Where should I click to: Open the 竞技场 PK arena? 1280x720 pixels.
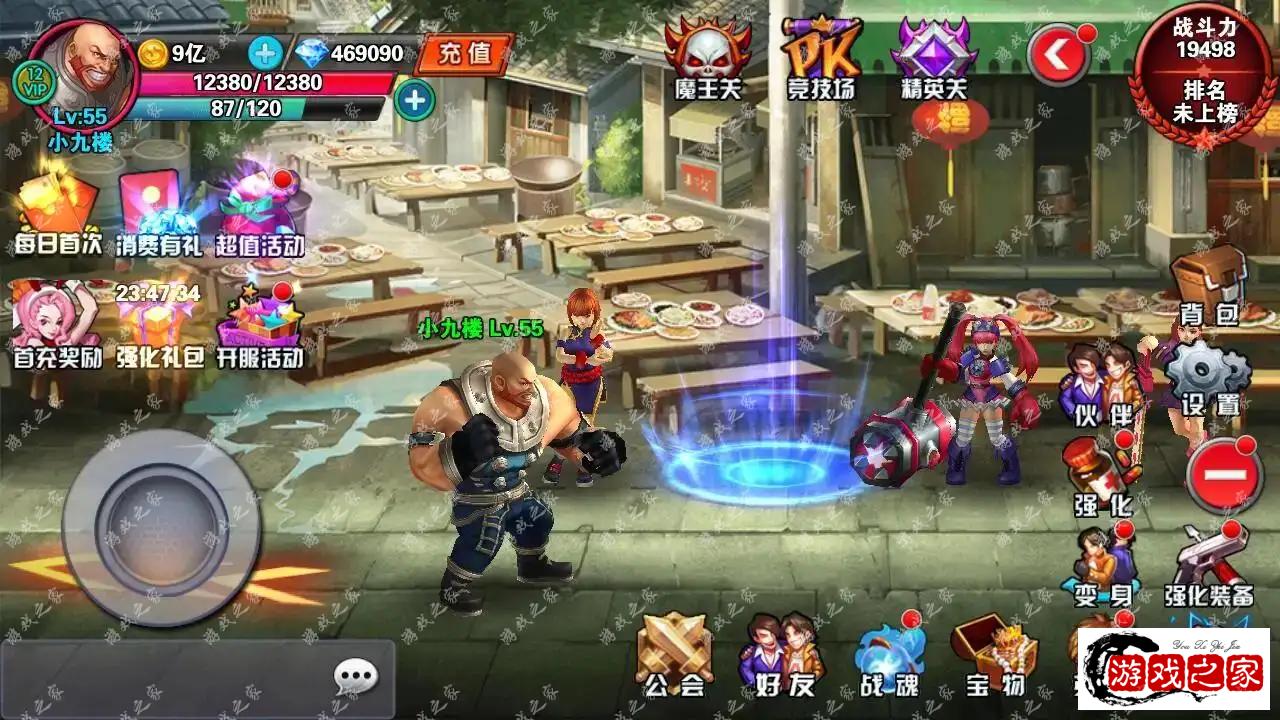pos(819,58)
